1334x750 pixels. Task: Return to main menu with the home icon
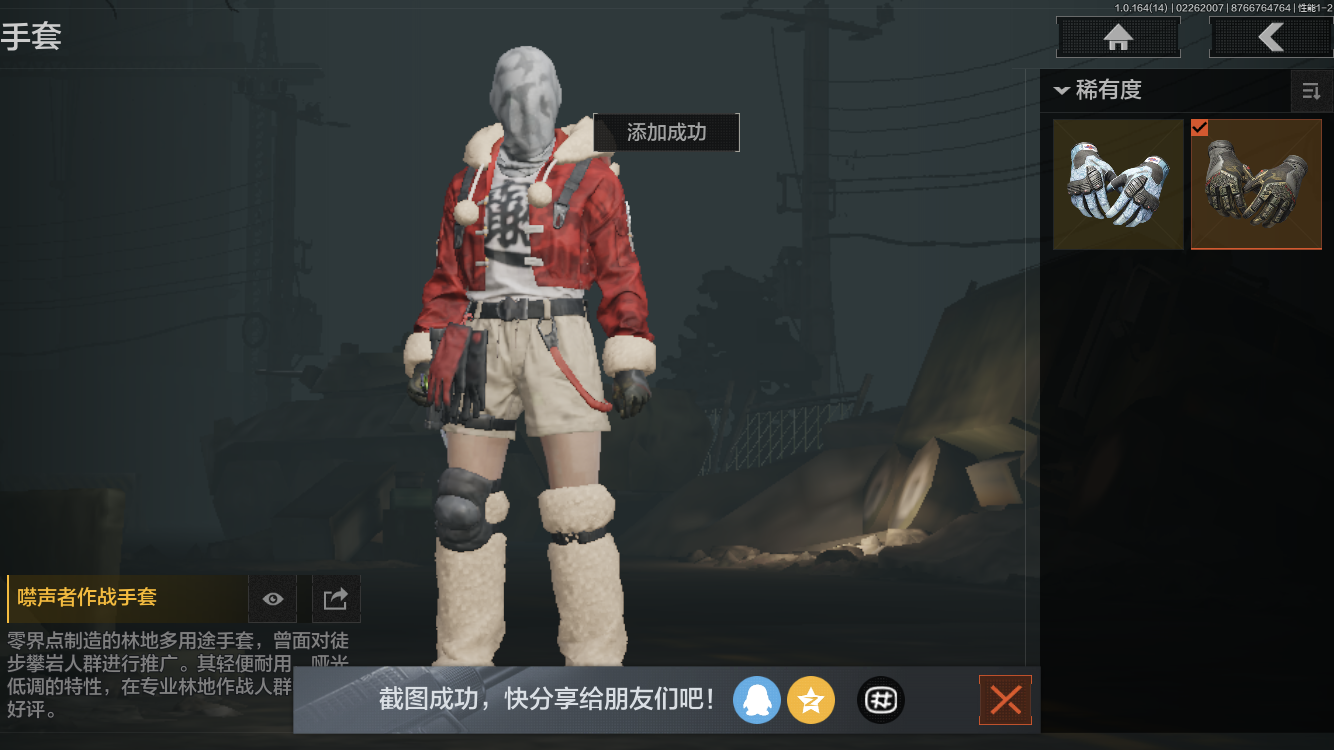pos(1117,37)
